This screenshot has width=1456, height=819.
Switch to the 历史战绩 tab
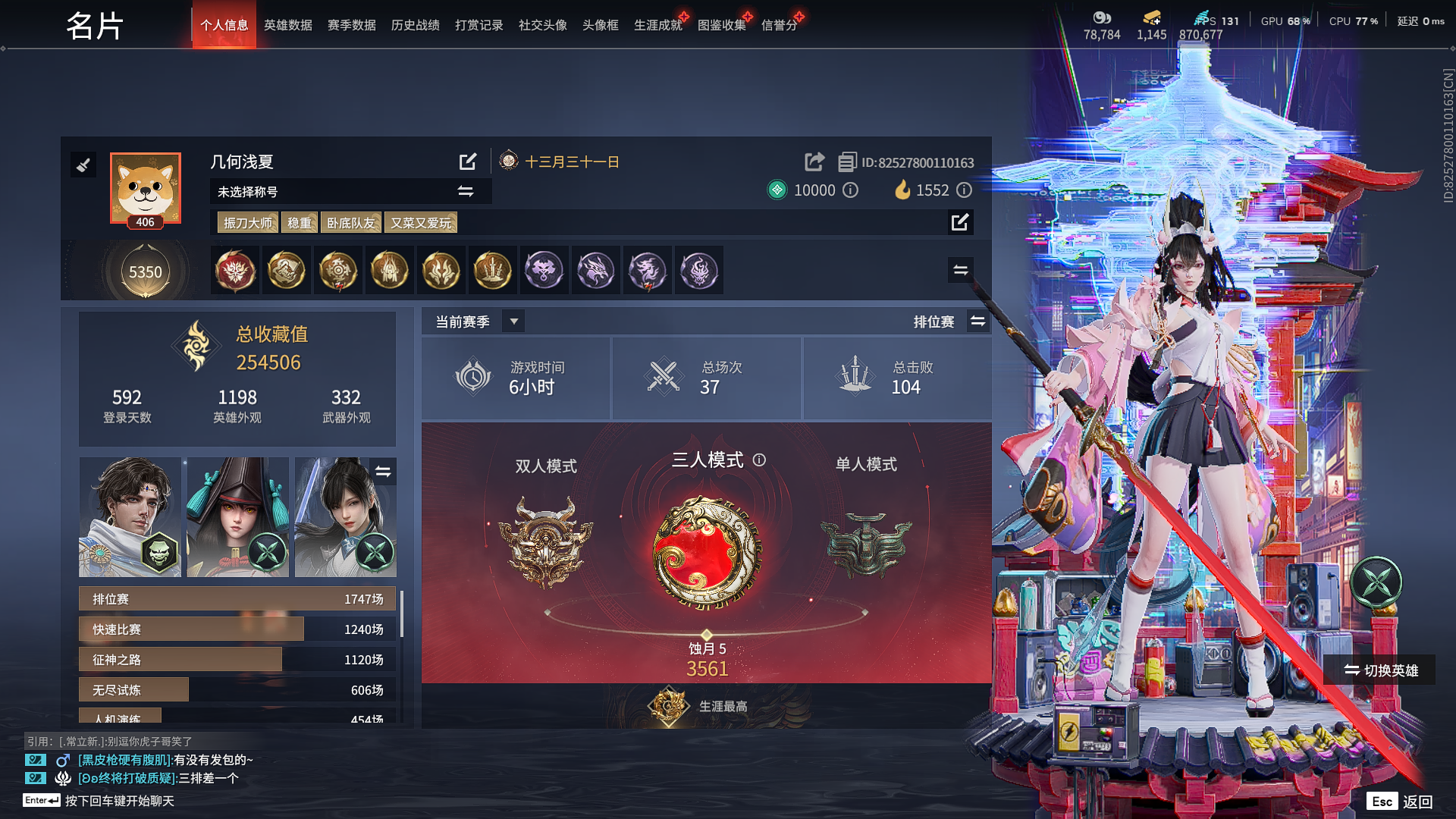[x=414, y=24]
